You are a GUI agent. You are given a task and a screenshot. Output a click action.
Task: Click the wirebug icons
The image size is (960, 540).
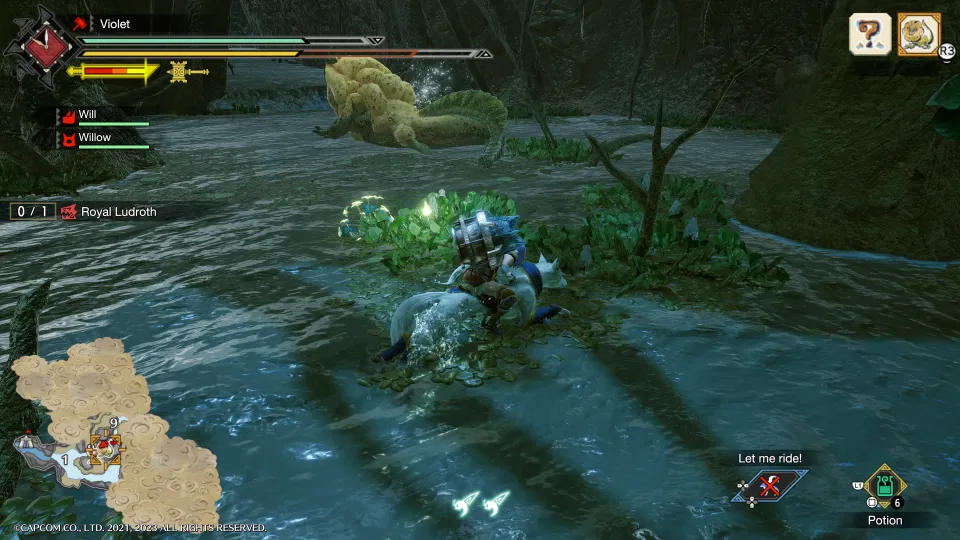coord(479,501)
